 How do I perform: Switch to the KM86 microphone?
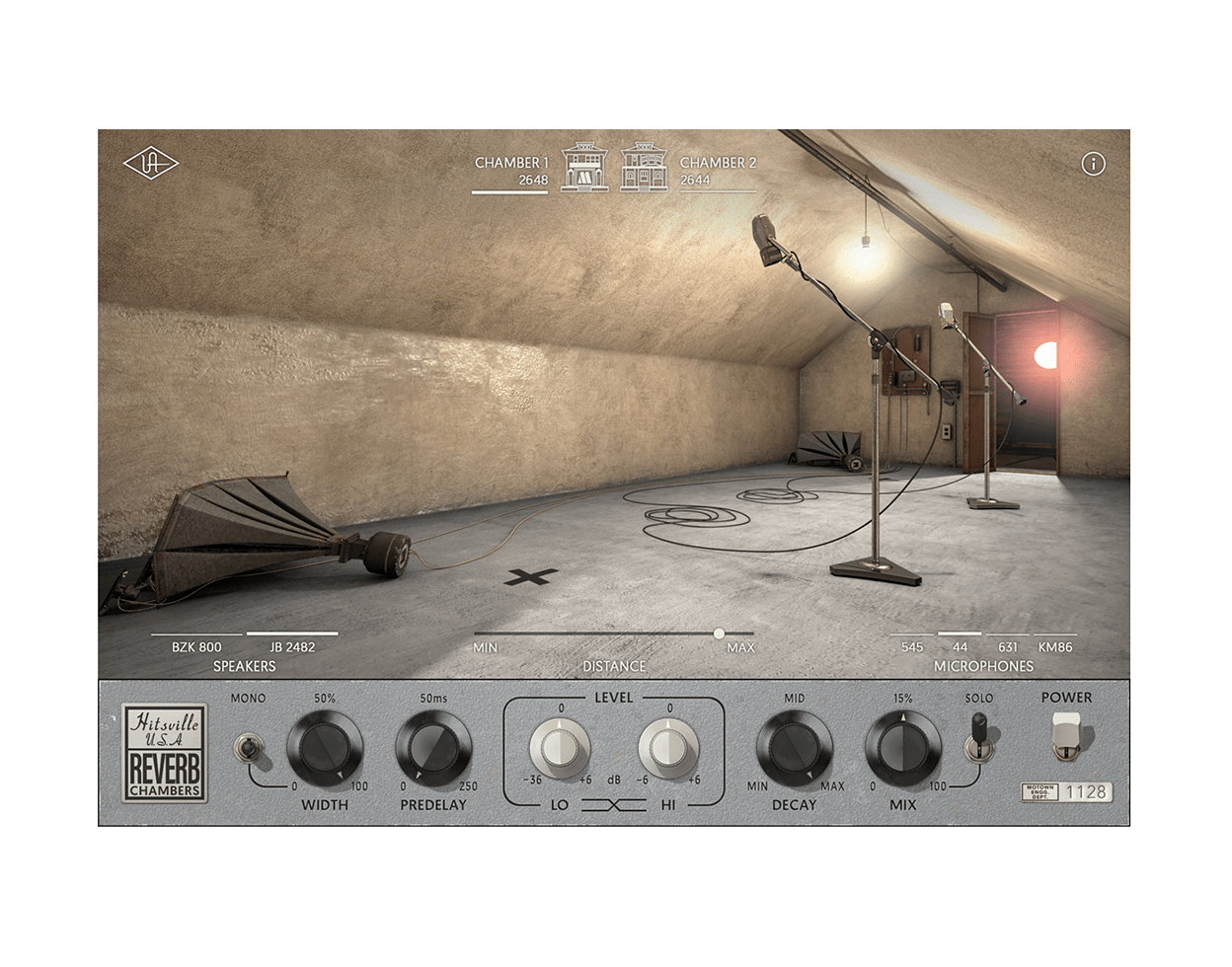(x=1054, y=647)
